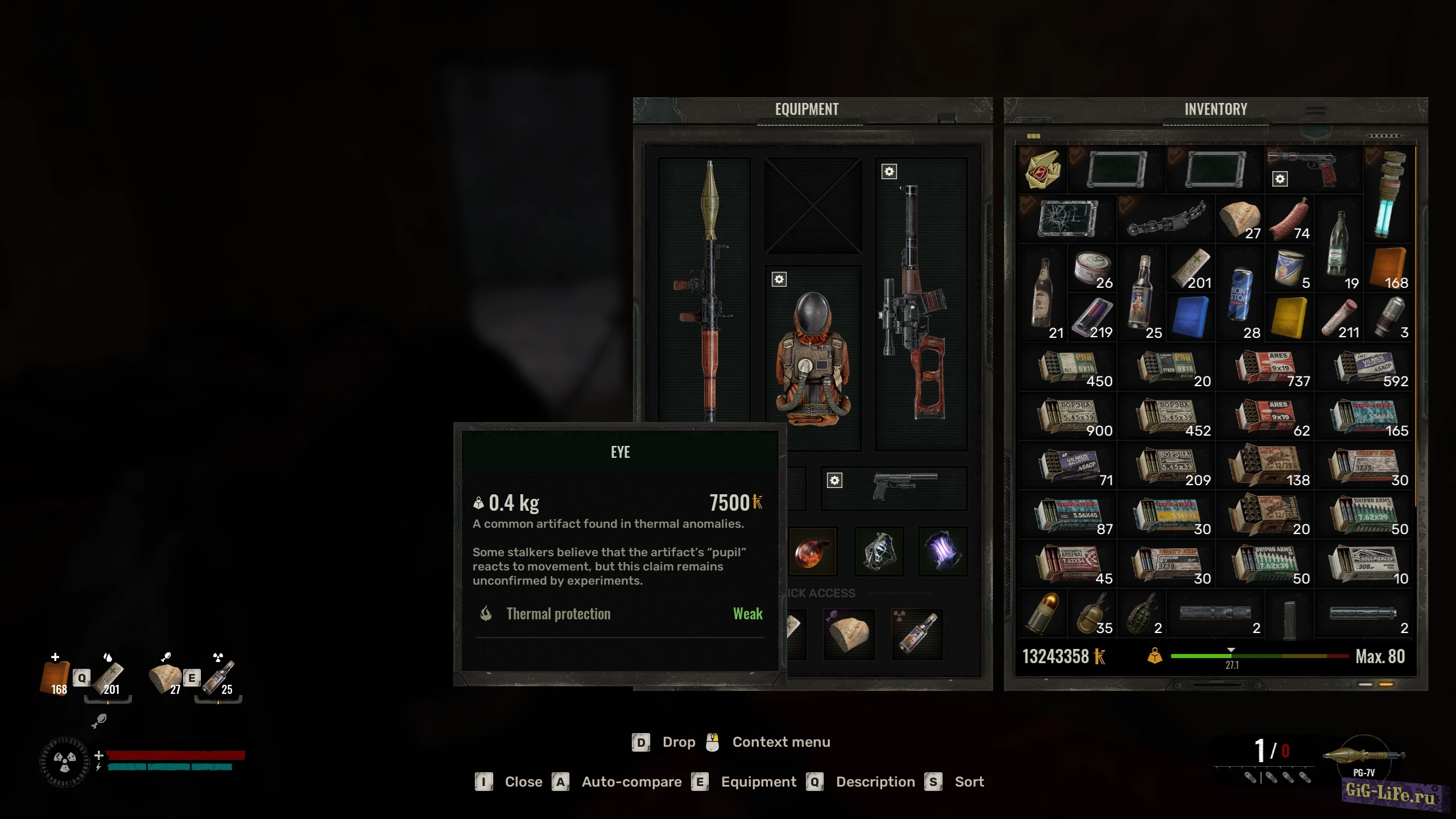Screen dimensions: 1456x819
Task: Click the Non Stop energy drink can
Action: click(x=1240, y=295)
